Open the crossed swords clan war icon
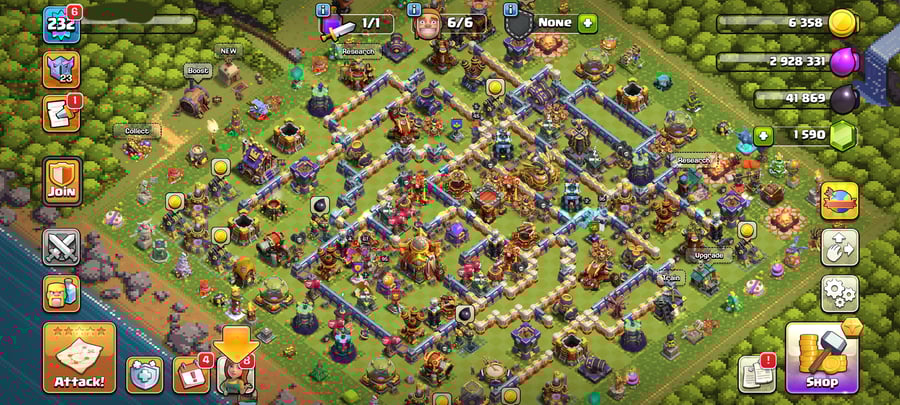Screen dimensions: 900x405 (61, 247)
